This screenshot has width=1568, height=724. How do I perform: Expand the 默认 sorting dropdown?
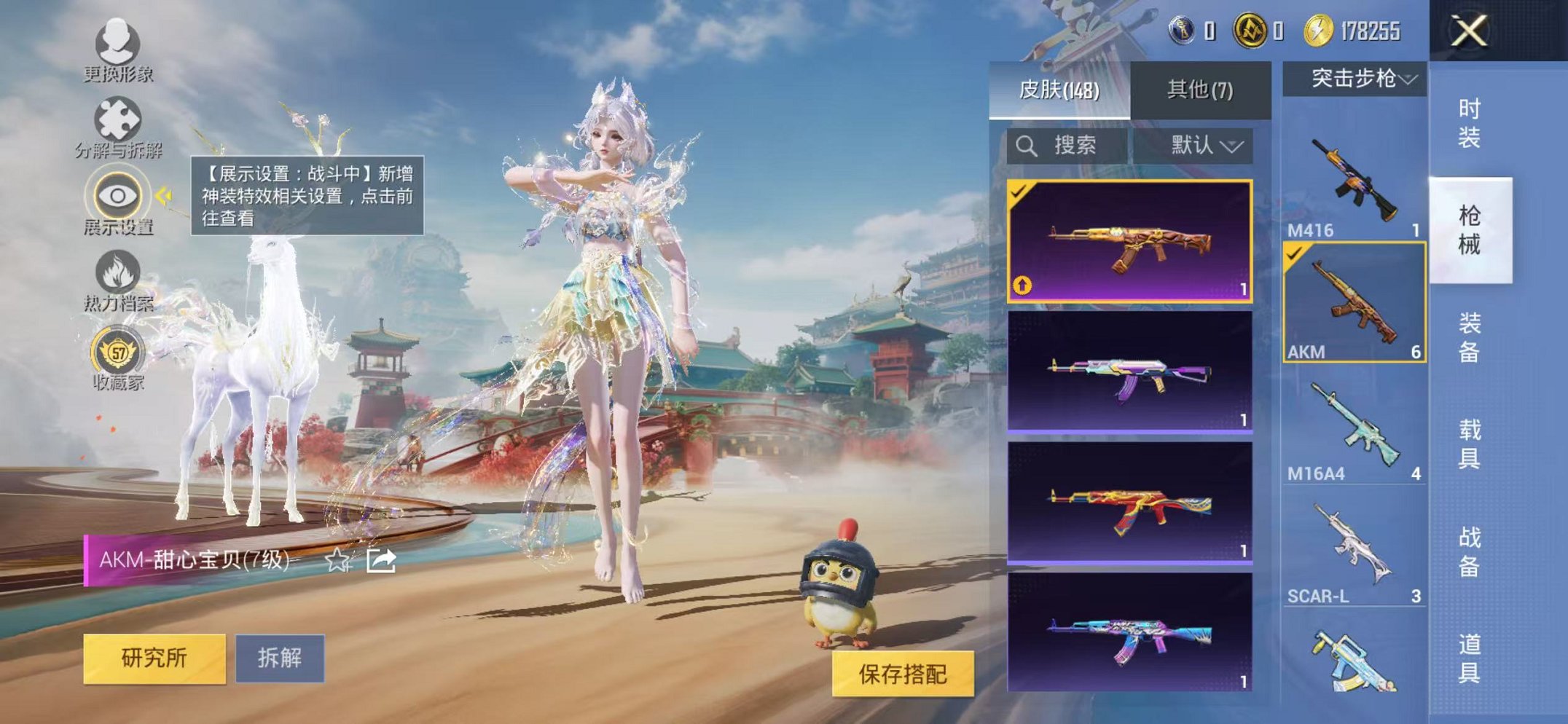pyautogui.click(x=1208, y=145)
